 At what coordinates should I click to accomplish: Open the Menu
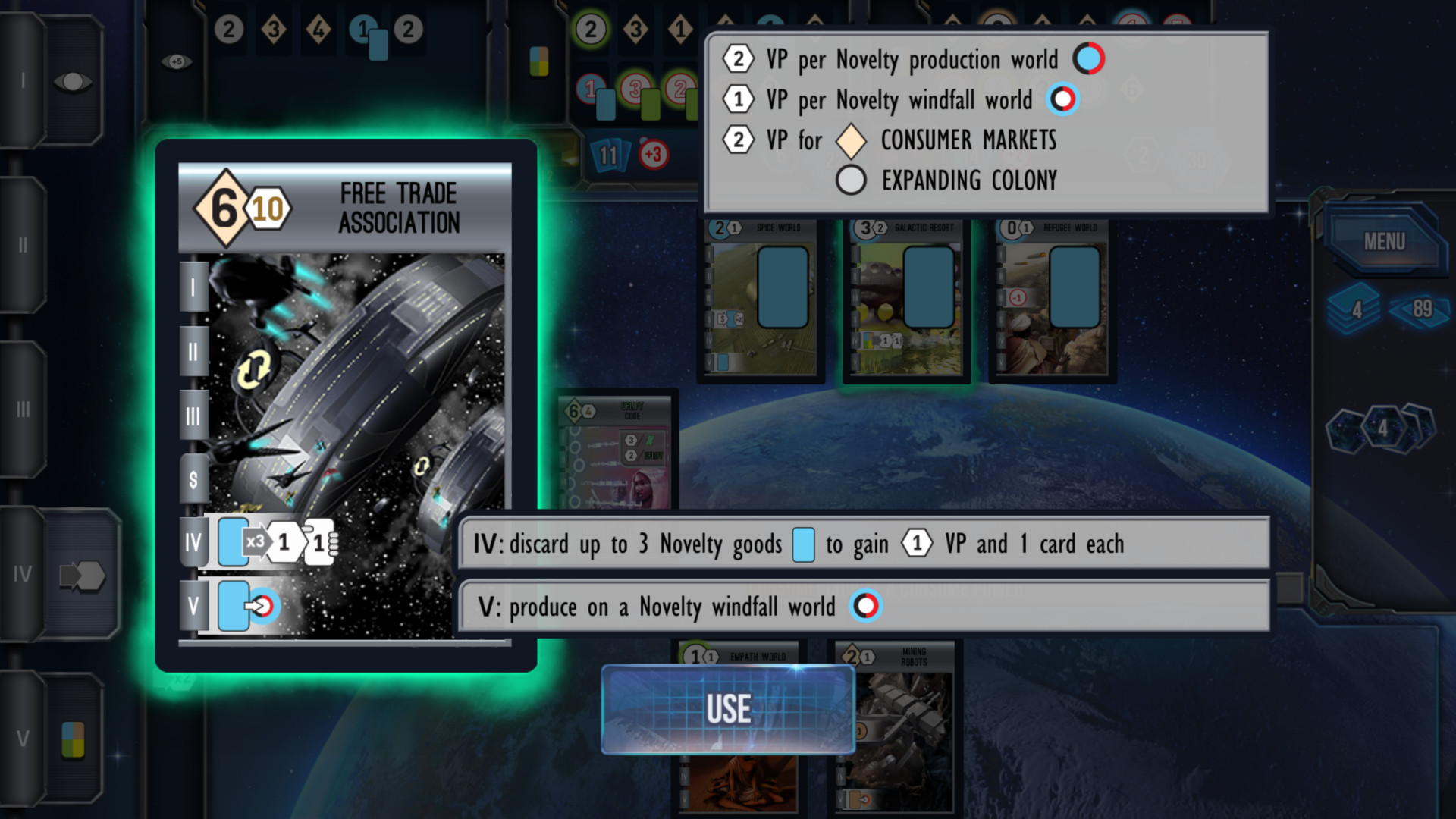tap(1385, 241)
